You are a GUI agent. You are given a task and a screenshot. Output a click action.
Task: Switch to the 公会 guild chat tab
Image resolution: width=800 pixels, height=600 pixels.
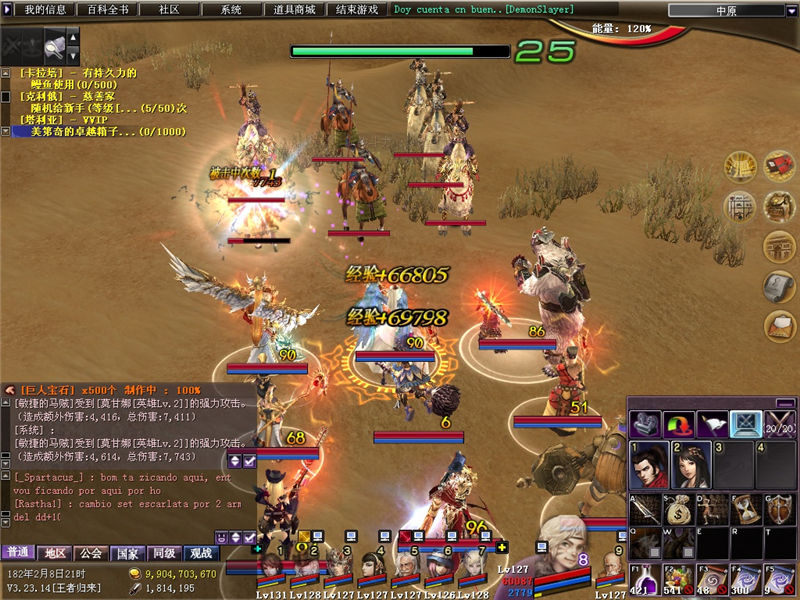pyautogui.click(x=91, y=552)
